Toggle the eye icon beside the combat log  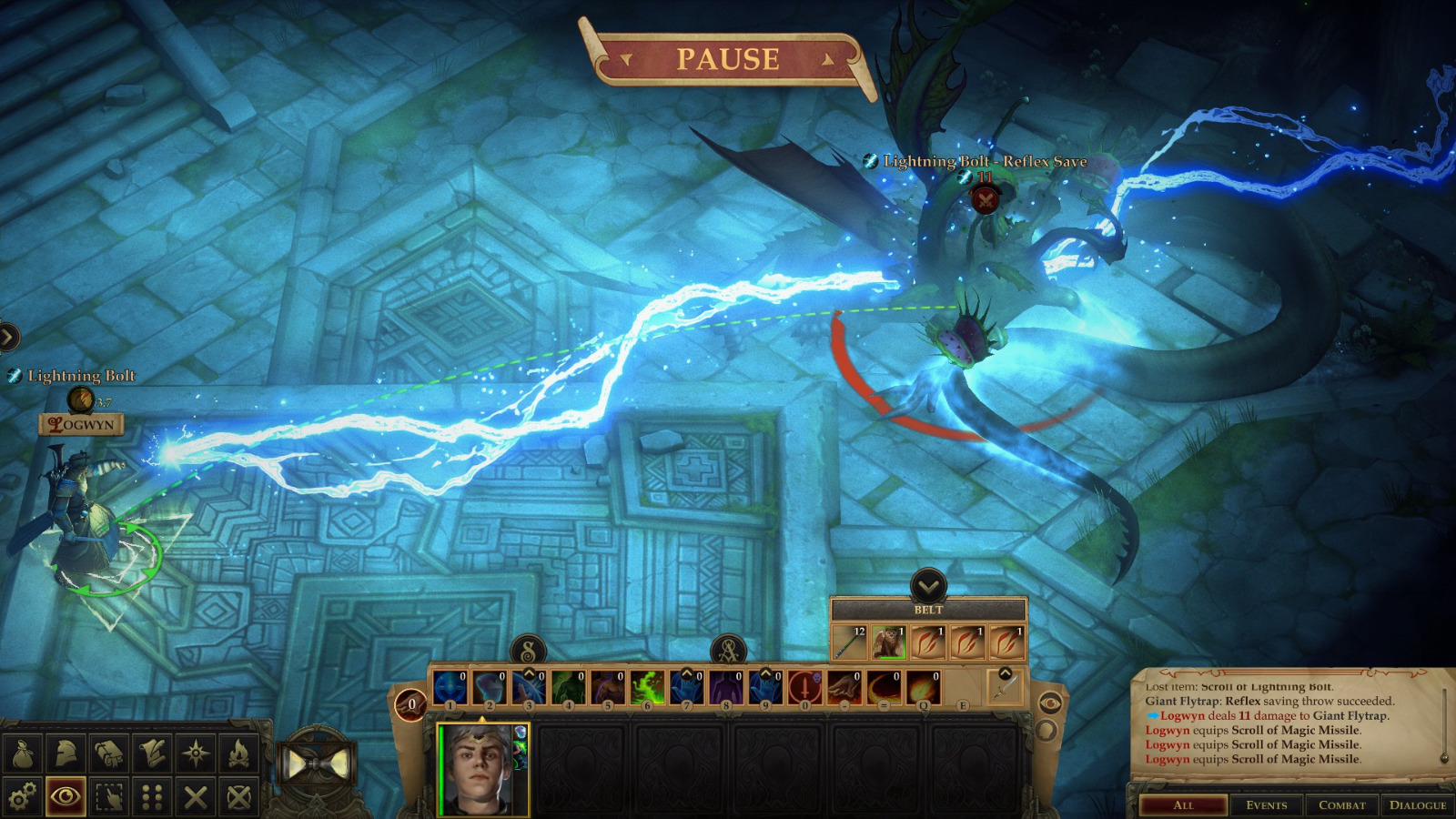[x=1051, y=703]
